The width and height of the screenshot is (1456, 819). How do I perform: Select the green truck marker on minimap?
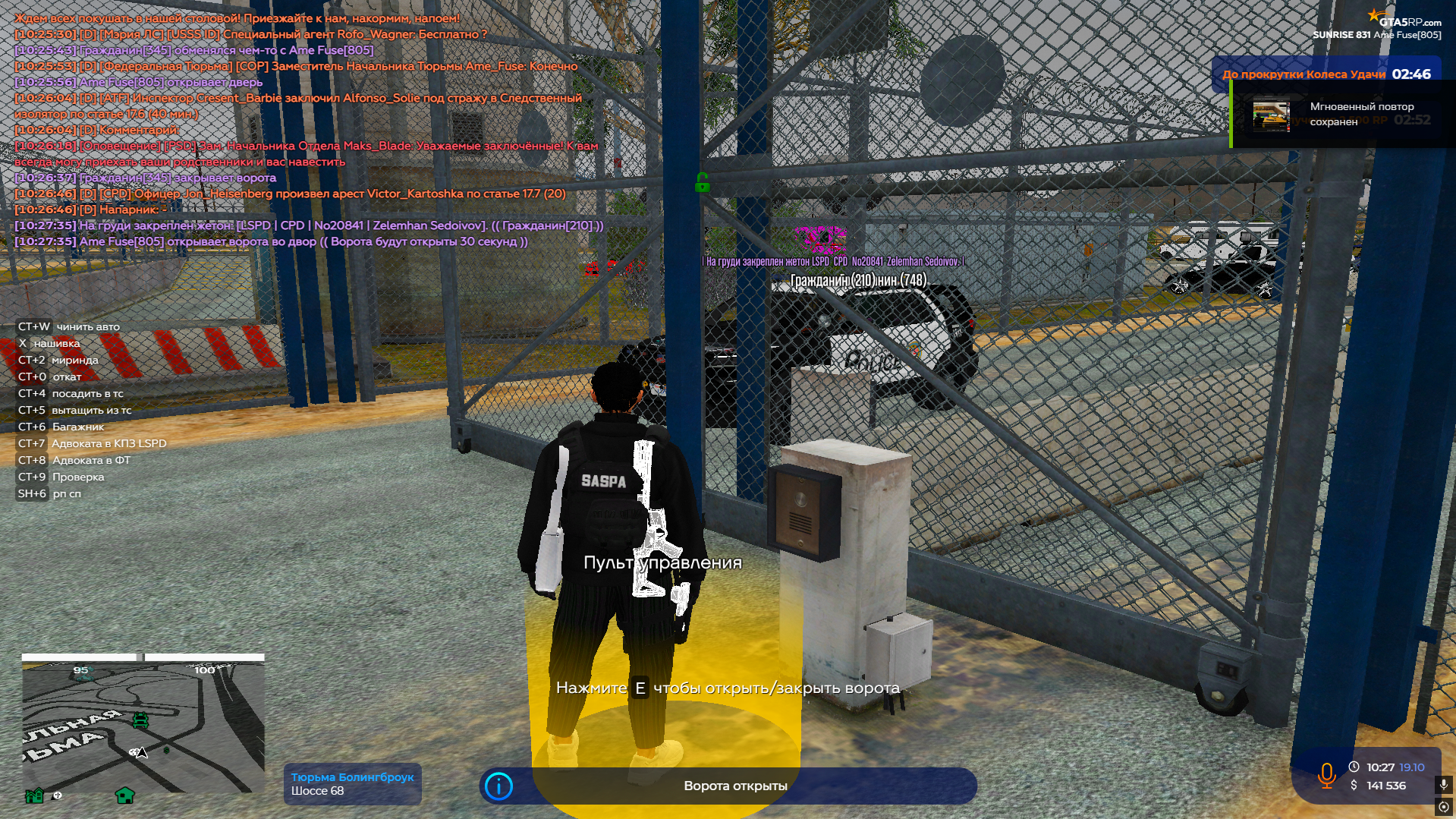140,720
